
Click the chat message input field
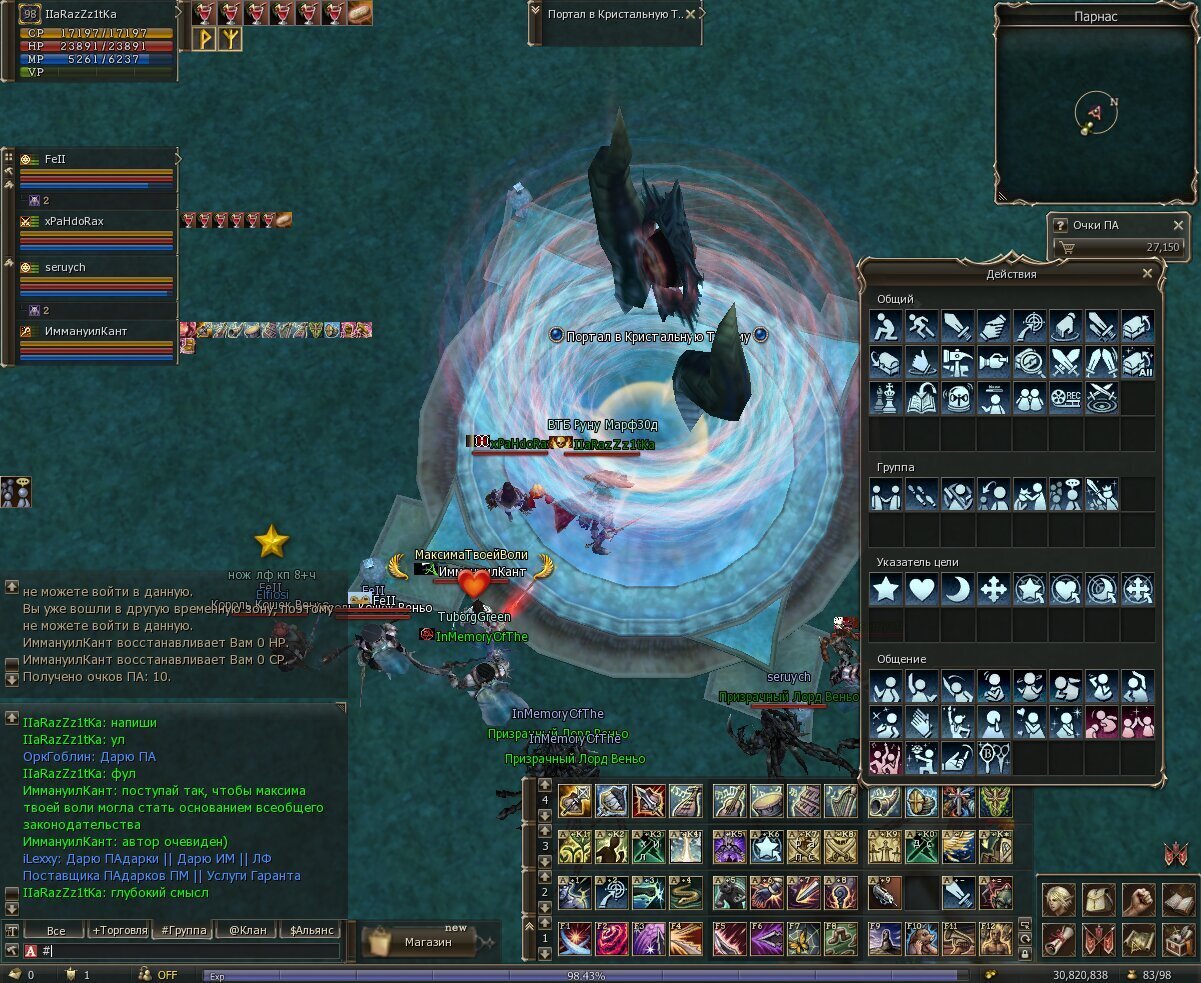point(190,950)
